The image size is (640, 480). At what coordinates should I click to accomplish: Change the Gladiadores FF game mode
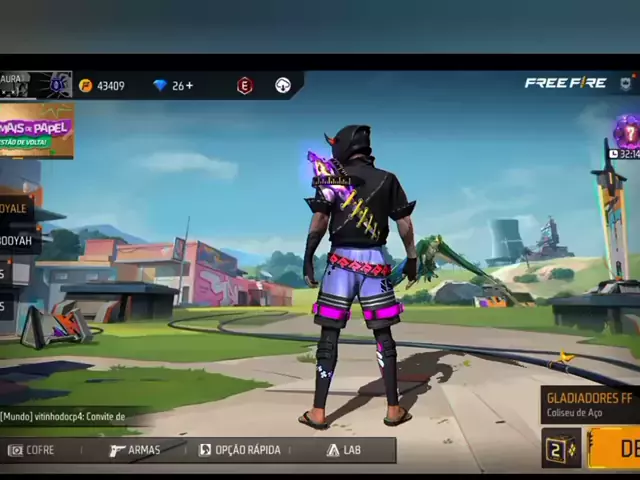tap(590, 404)
